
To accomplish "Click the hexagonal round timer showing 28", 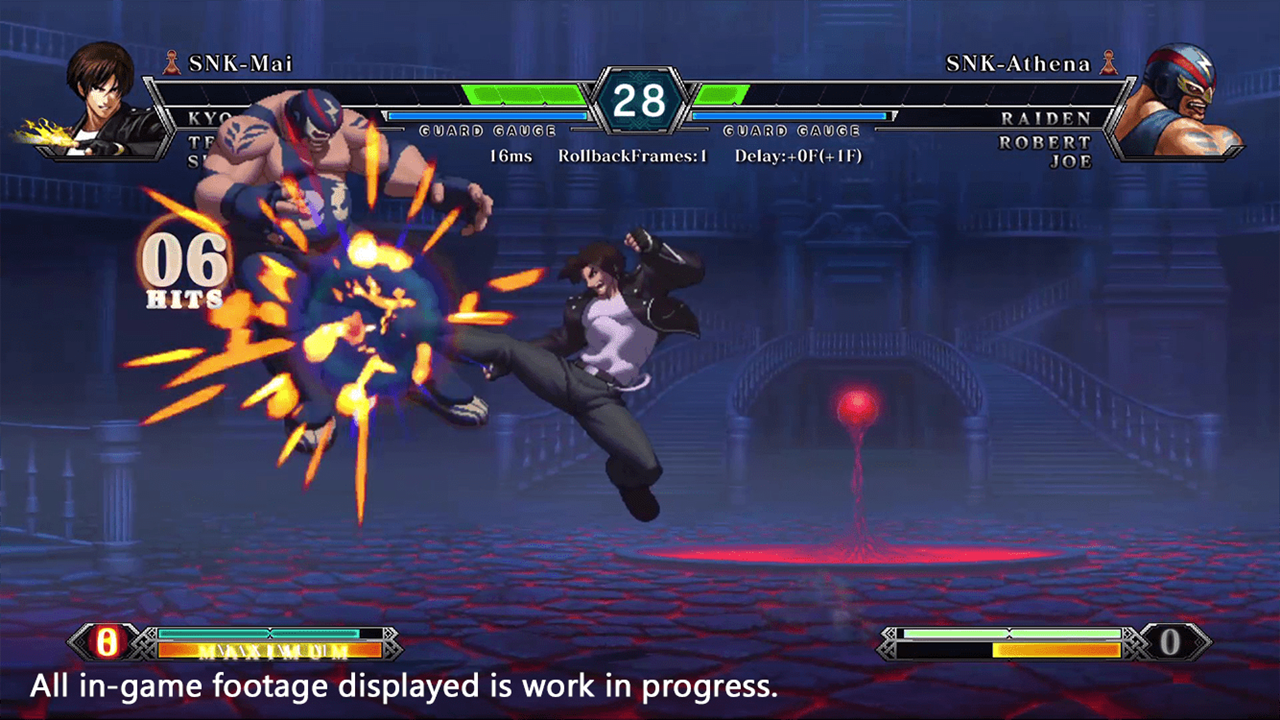I will coord(641,99).
